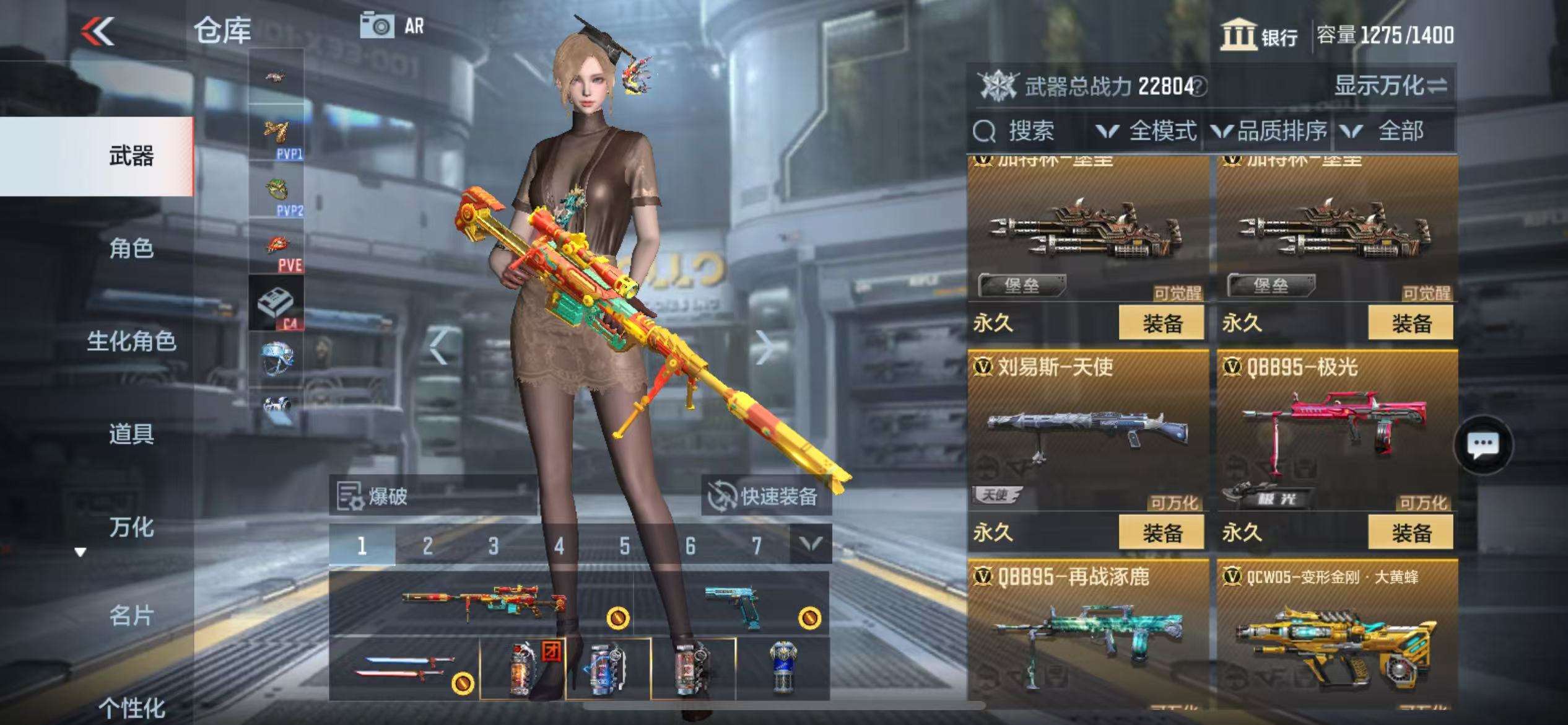Activate the AR camera icon
Screen dimensions: 1568x725
pos(377,26)
